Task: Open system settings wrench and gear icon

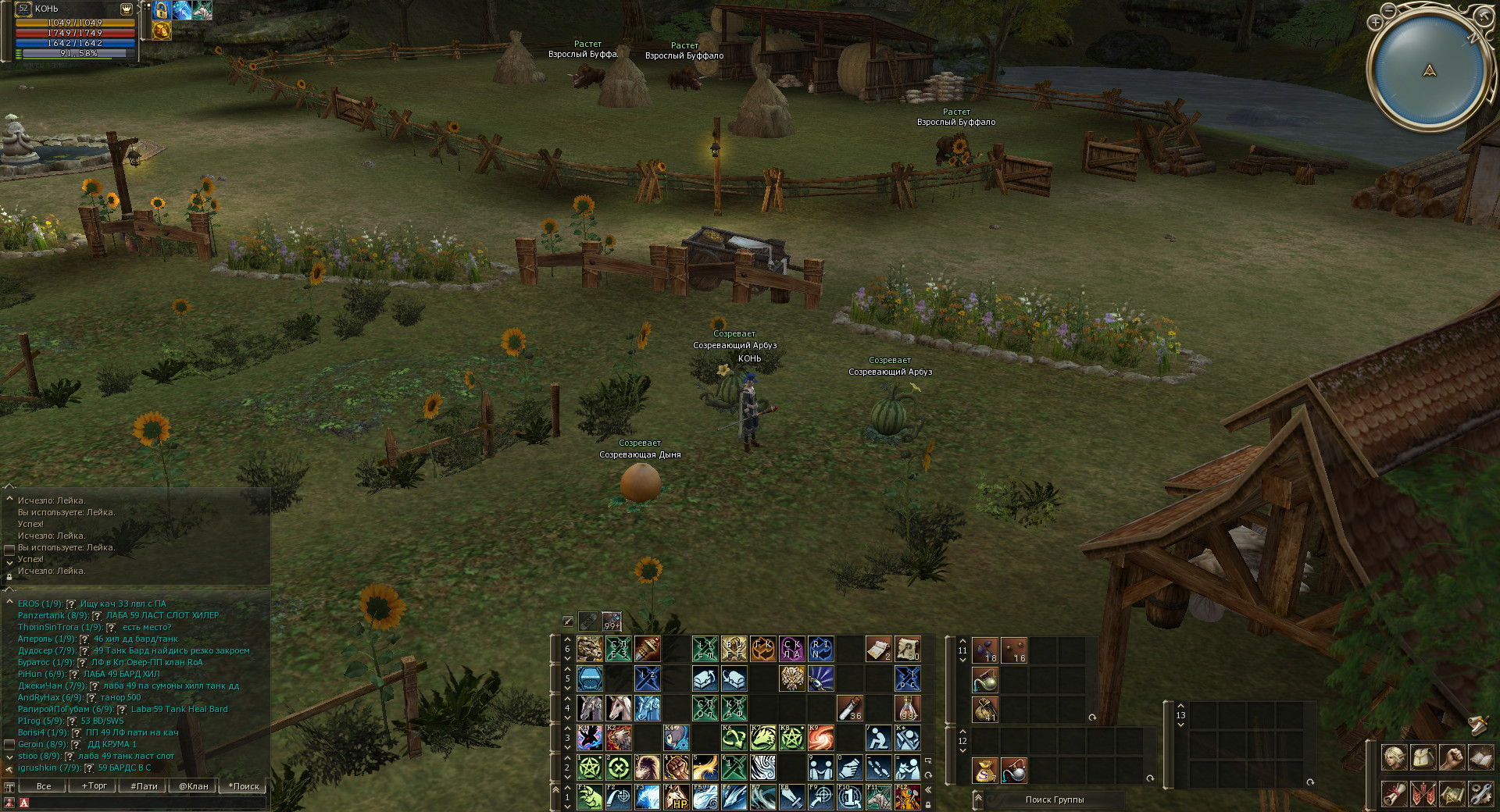Action: pos(1480,794)
